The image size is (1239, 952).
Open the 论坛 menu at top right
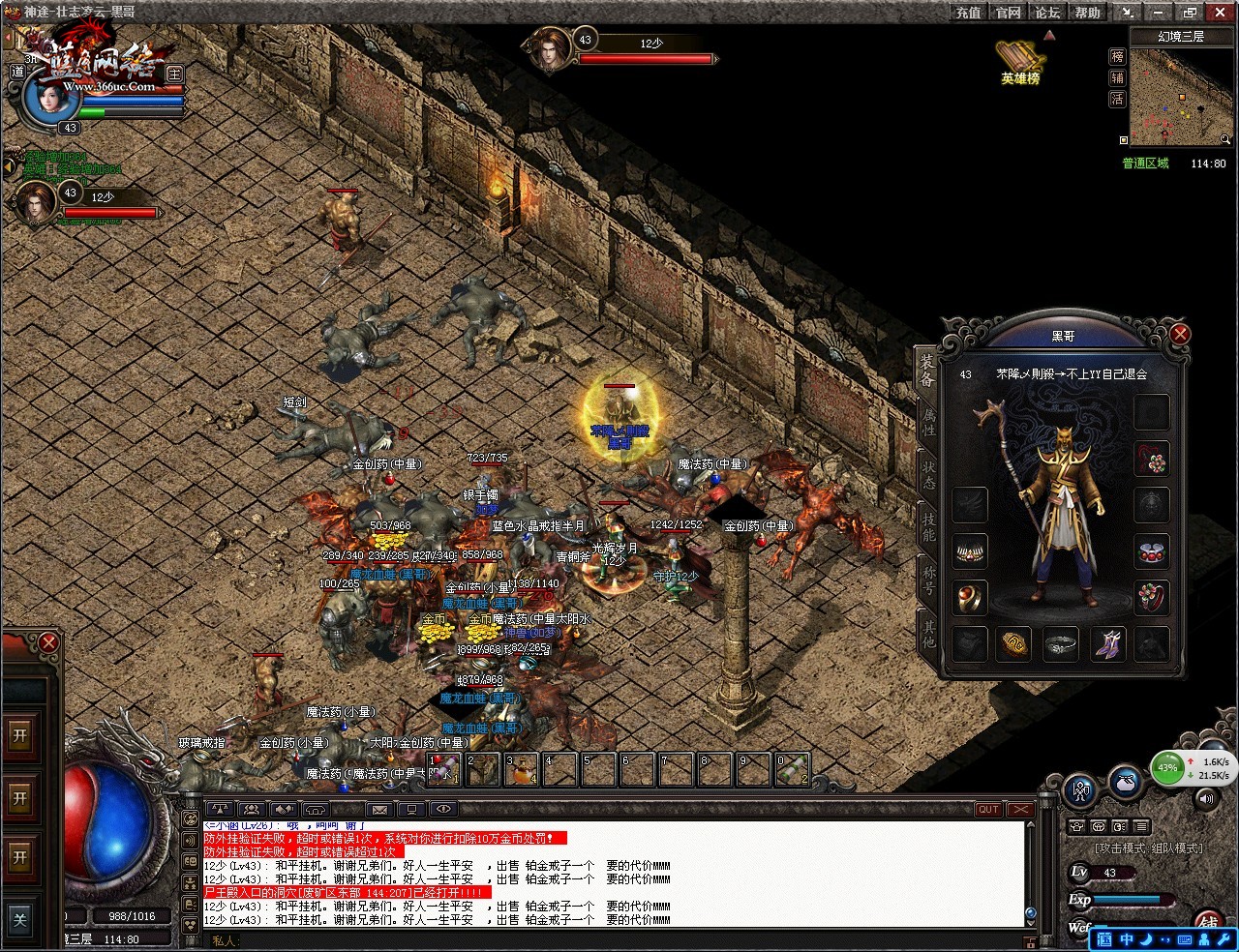click(x=1046, y=12)
